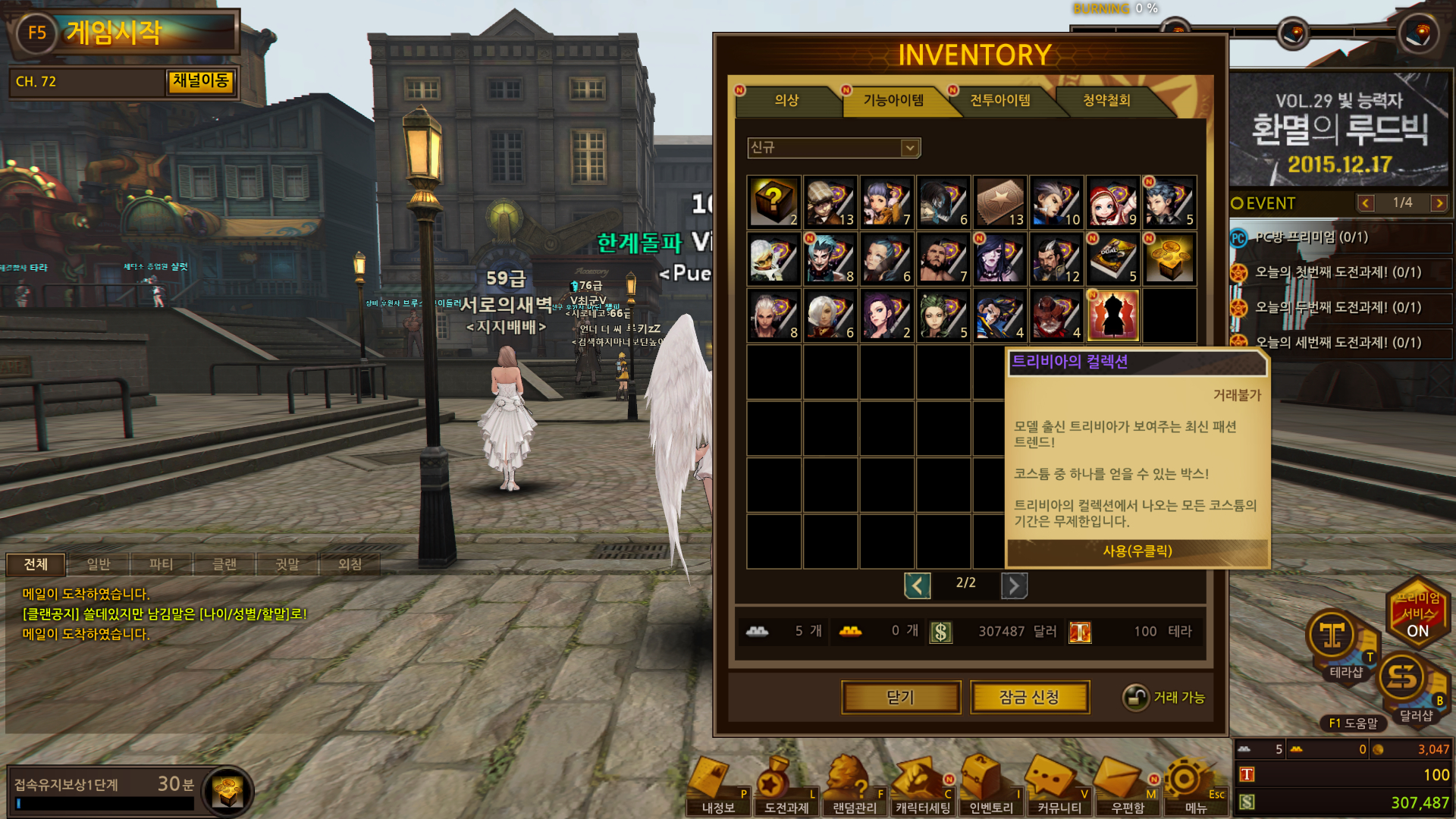Choose the red dress collection box item
The width and height of the screenshot is (1456, 819).
coord(1112,315)
